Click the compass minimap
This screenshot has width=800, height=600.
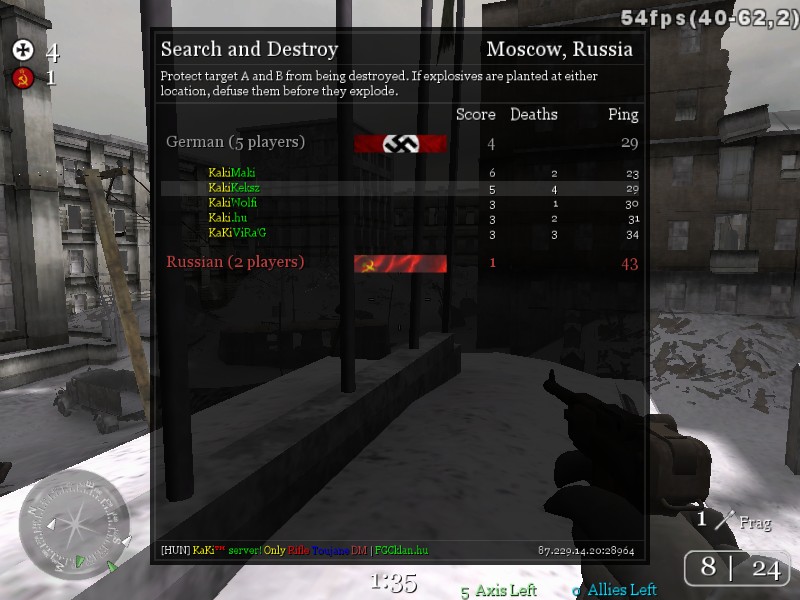pos(73,521)
